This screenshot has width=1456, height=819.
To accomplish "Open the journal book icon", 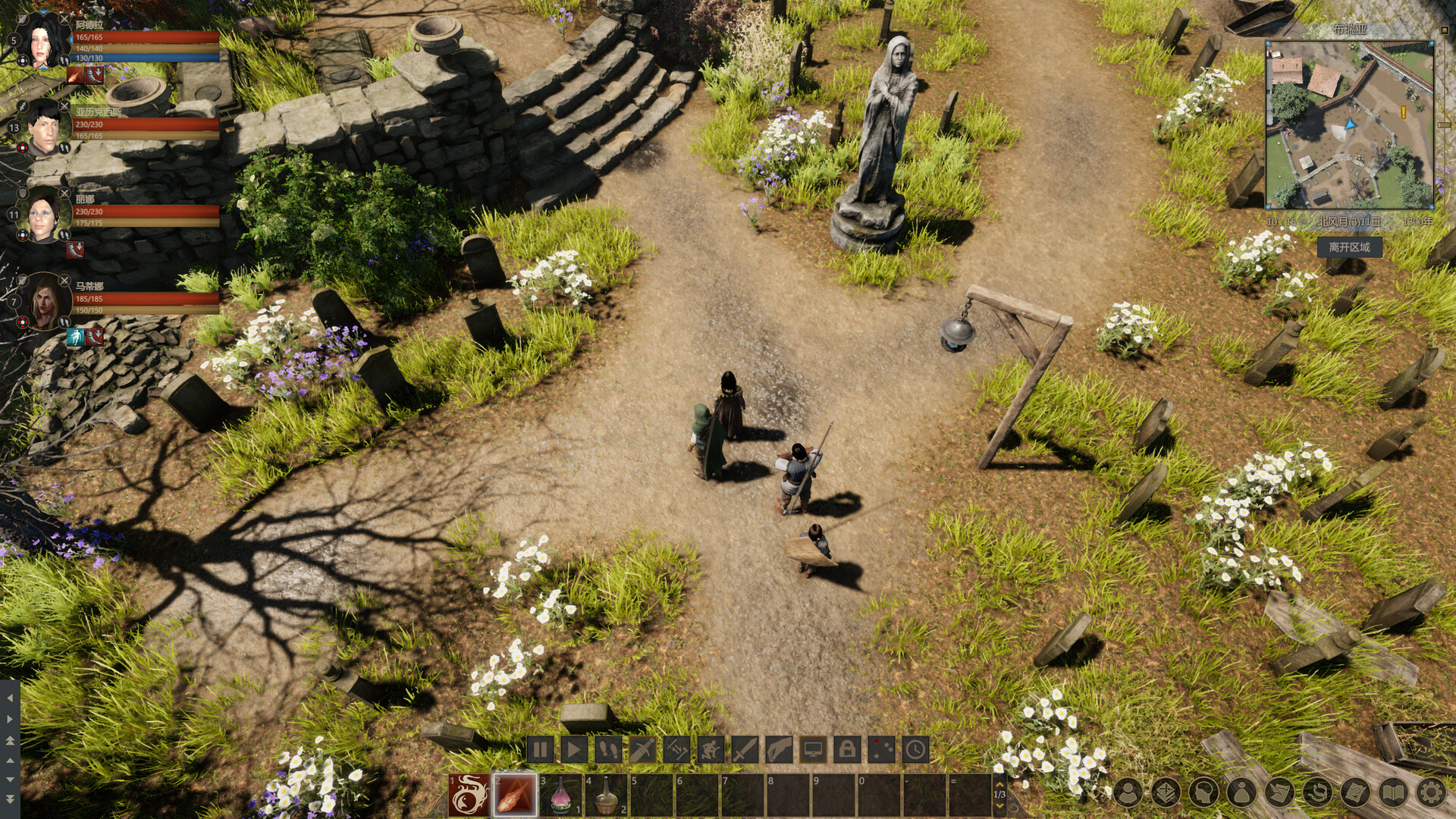I will click(1393, 790).
